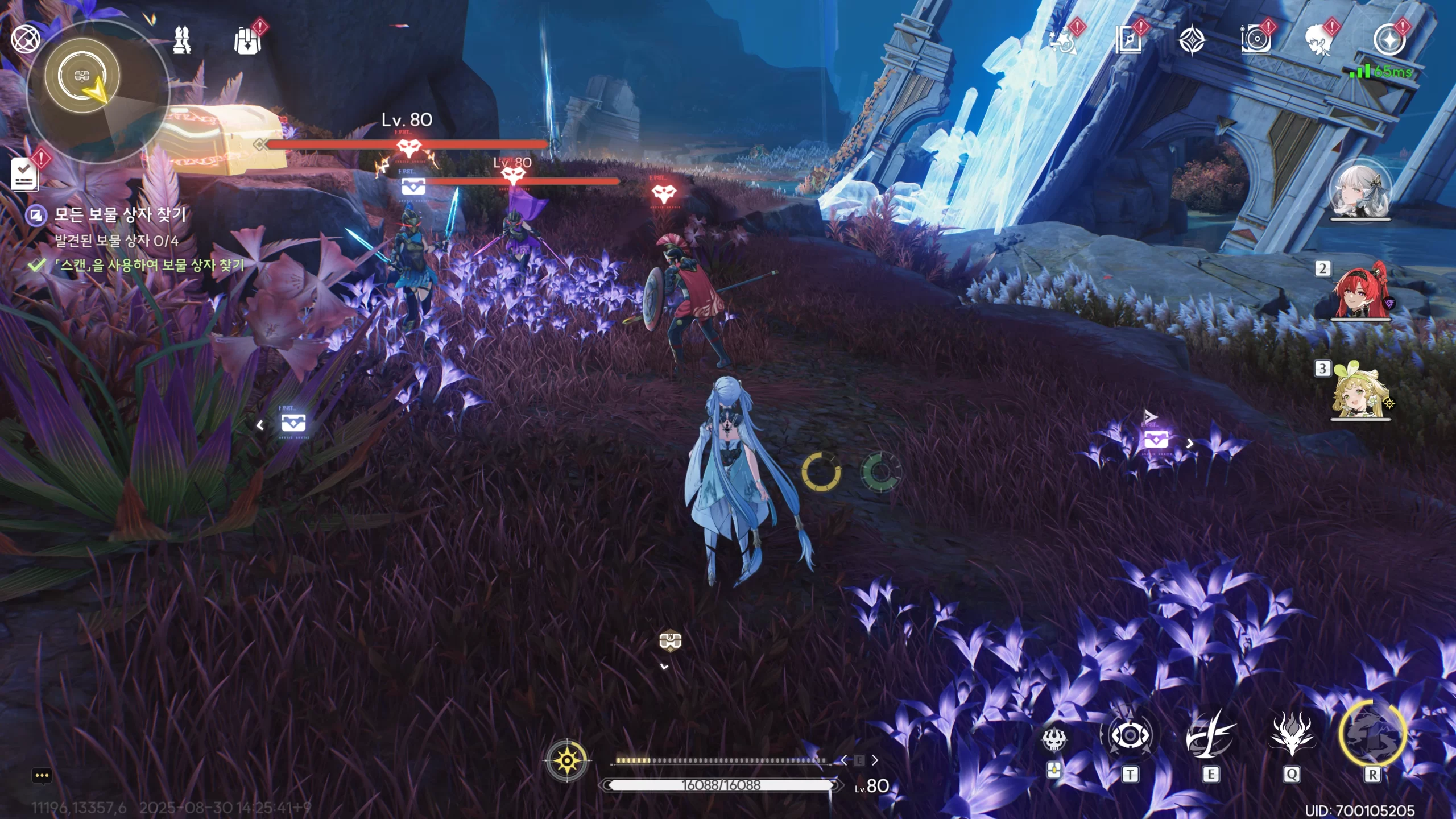Open the chat speech bubble
Image resolution: width=1456 pixels, height=819 pixels.
[42, 776]
